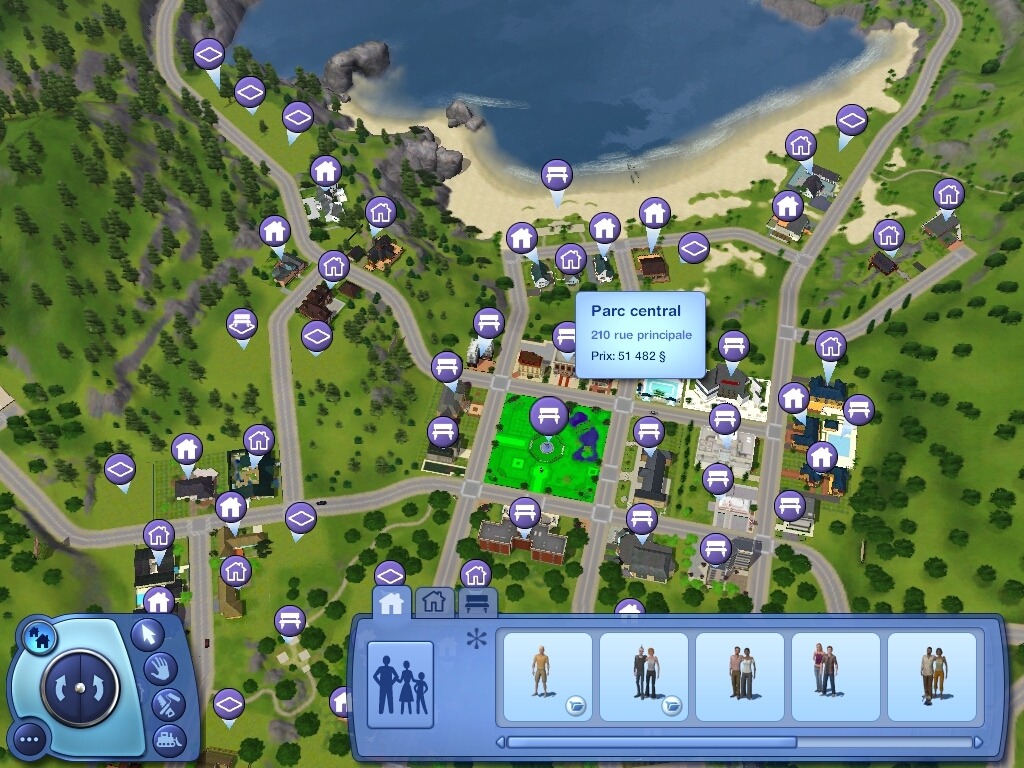Viewport: 1024px width, 768px height.
Task: Click the two-houses neighborhood view button
Action: [41, 636]
